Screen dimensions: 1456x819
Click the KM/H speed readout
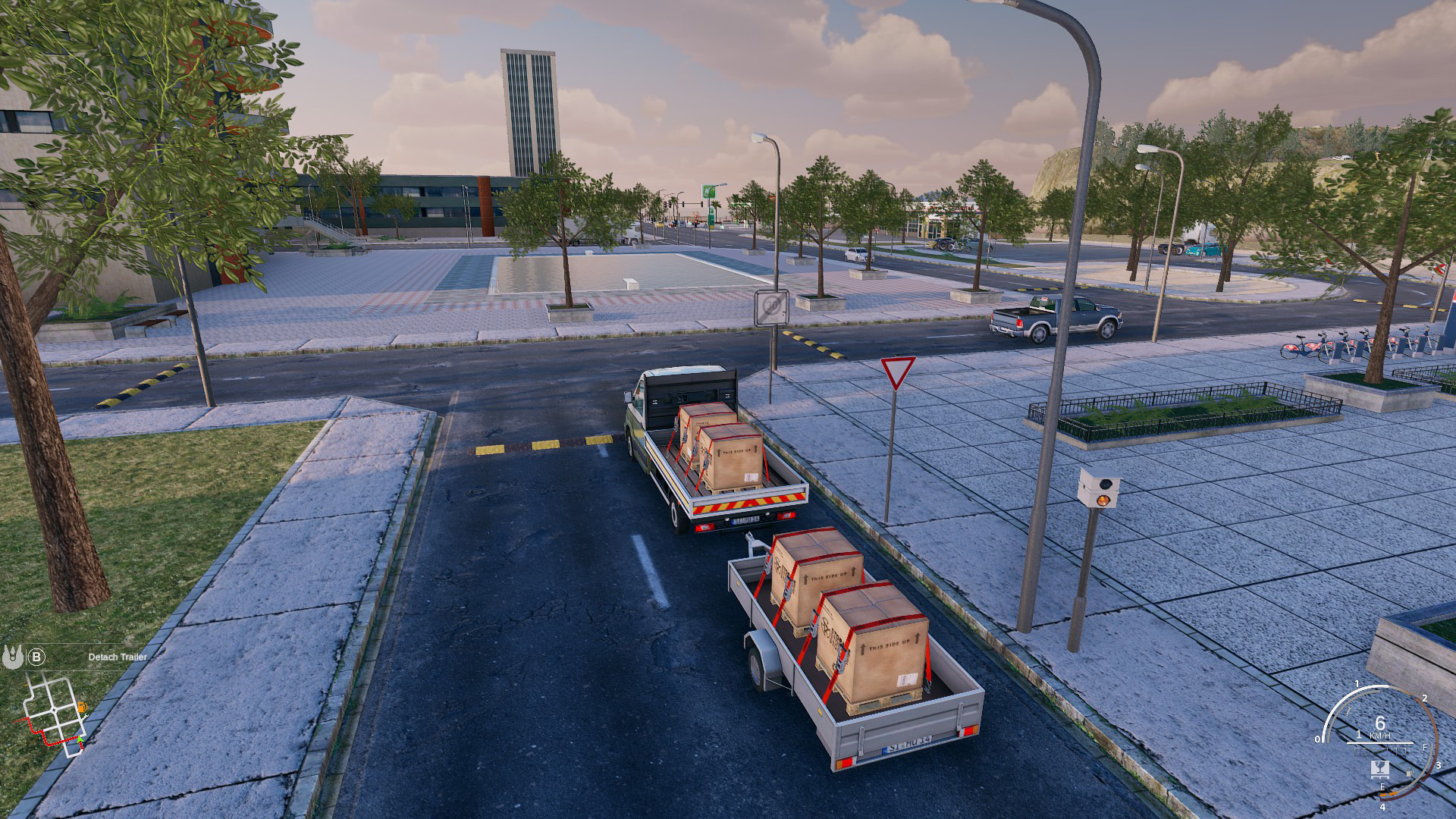1381,734
